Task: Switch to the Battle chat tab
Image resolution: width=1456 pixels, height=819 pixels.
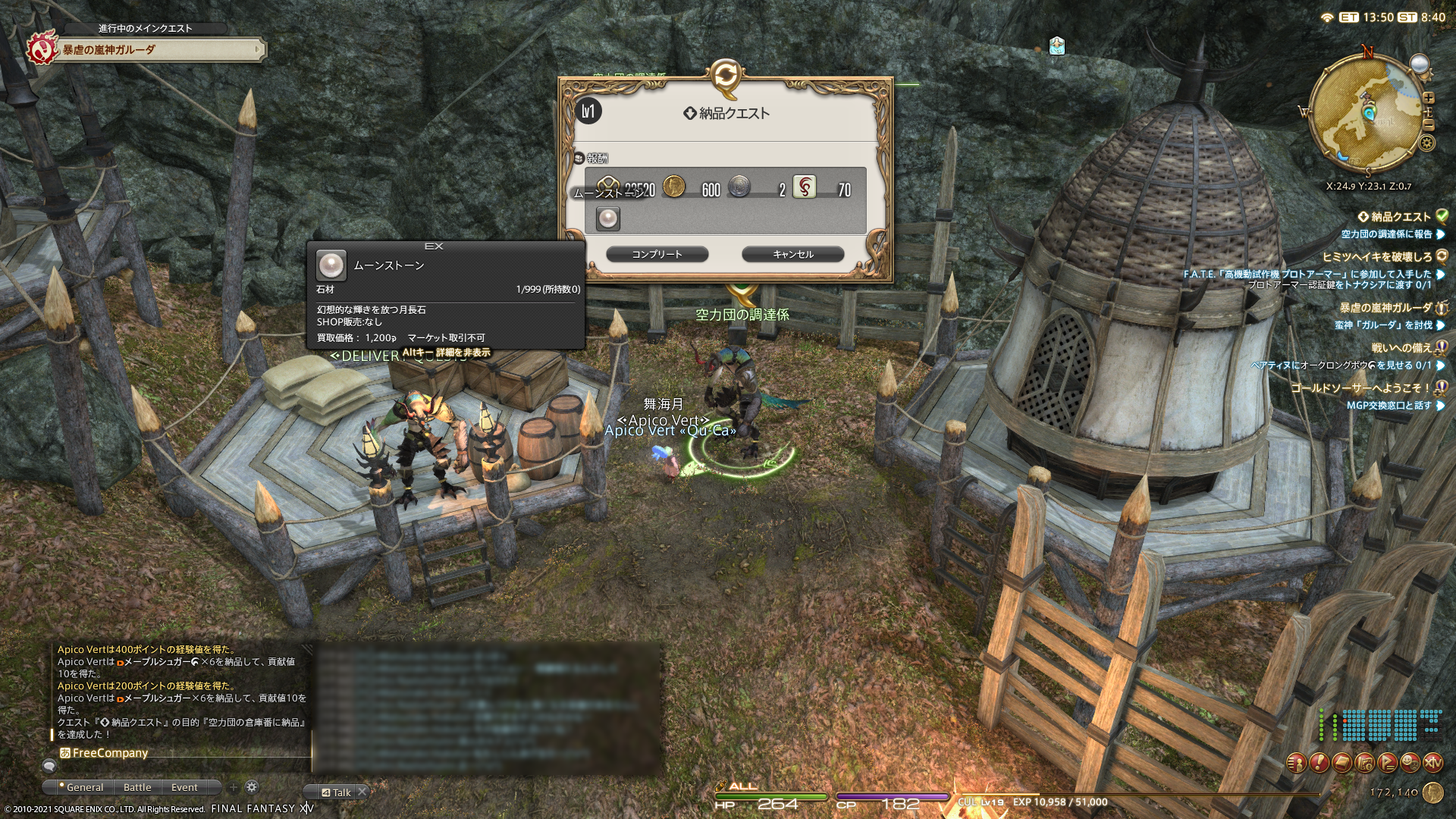Action: click(x=137, y=787)
